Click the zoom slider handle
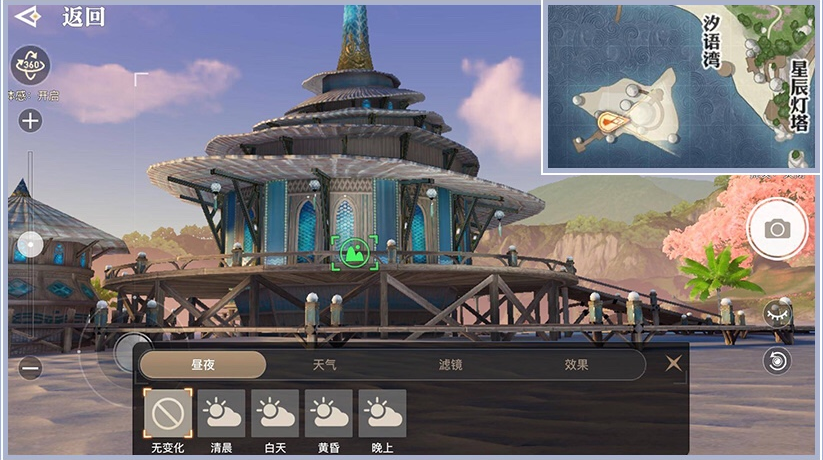Screen dimensions: 823x460 (31, 244)
